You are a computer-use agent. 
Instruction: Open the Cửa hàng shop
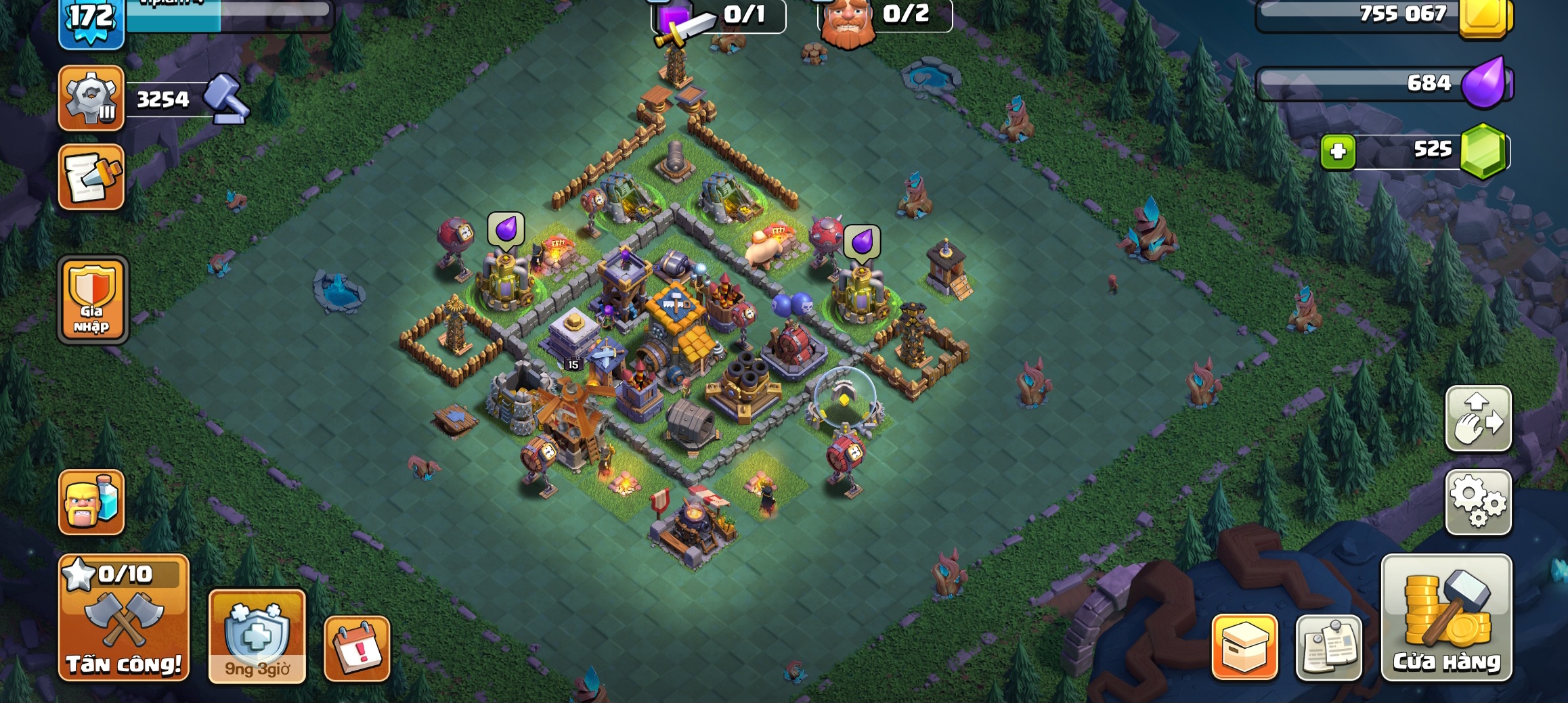[x=1446, y=617]
